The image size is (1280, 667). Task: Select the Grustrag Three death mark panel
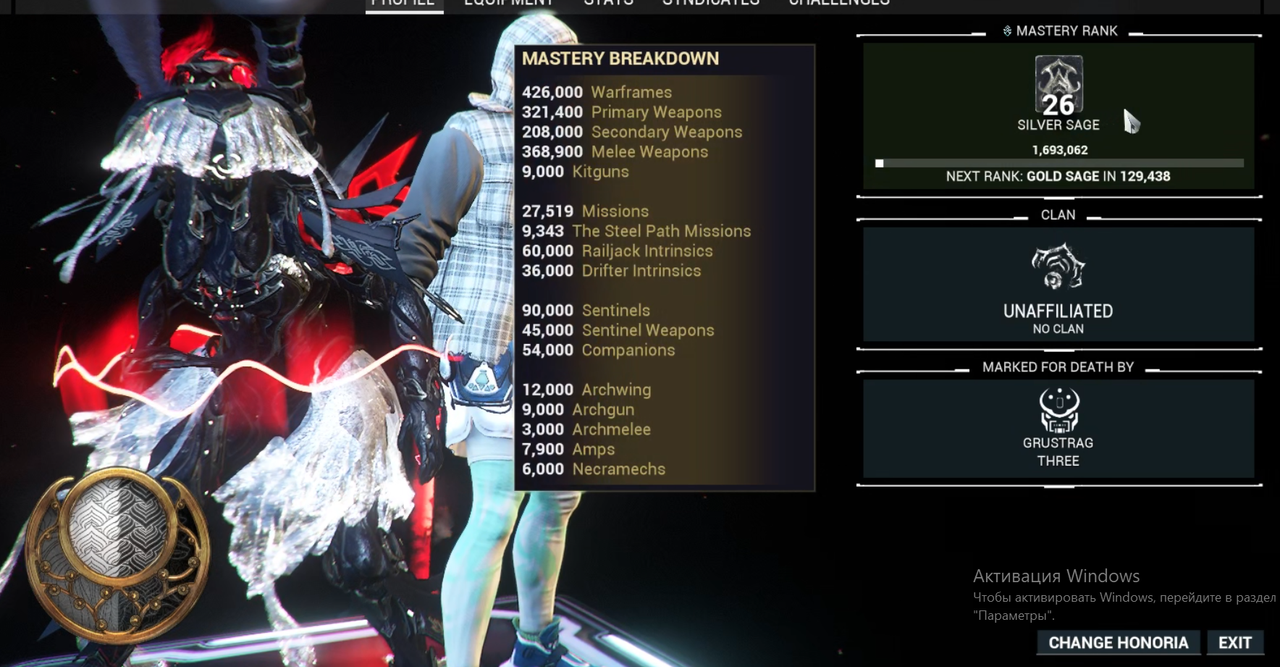[x=1058, y=428]
